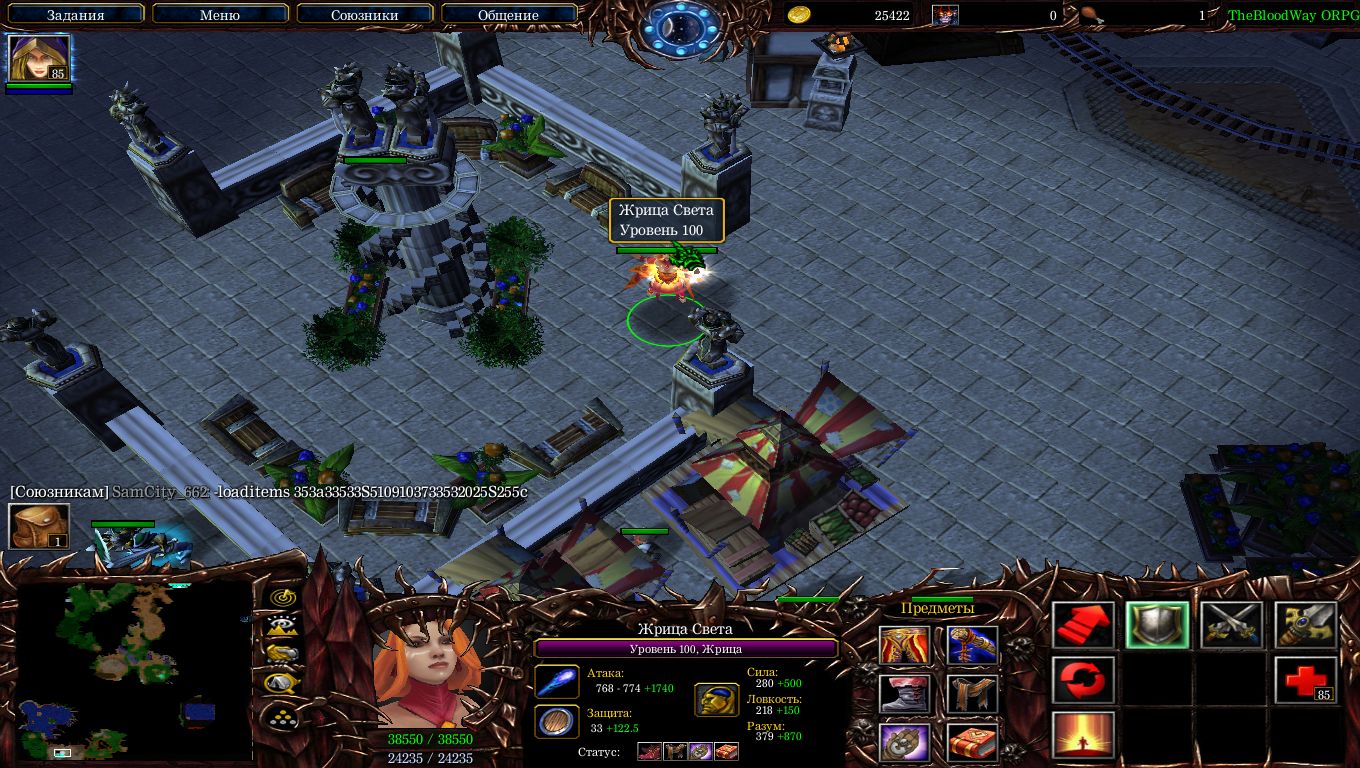Select the red spellbook inventory item
1360x768 pixels.
972,743
